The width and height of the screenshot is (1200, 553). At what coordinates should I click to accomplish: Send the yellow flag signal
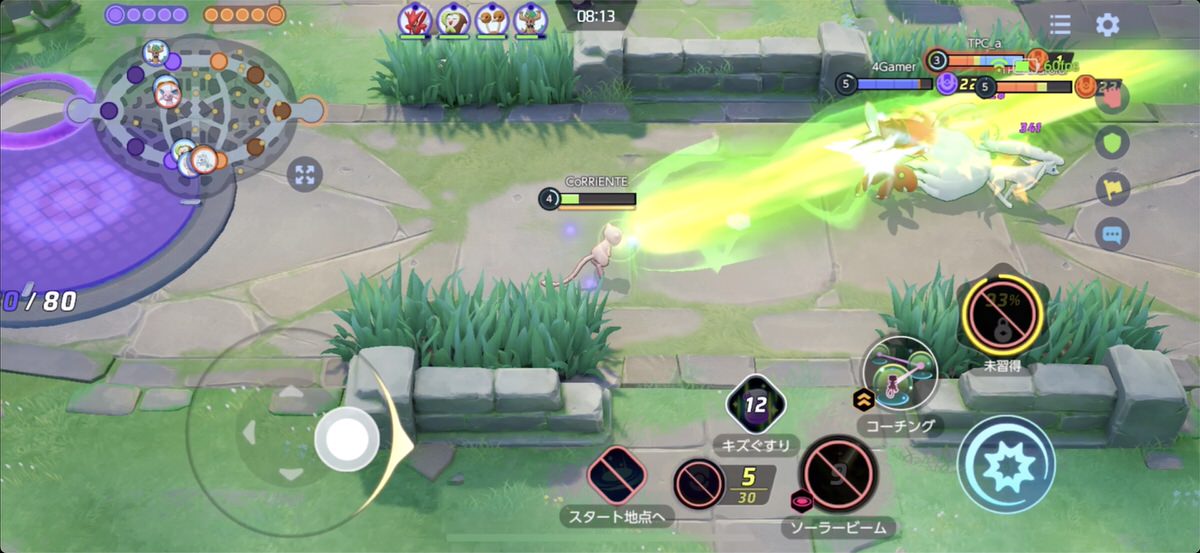(1112, 189)
